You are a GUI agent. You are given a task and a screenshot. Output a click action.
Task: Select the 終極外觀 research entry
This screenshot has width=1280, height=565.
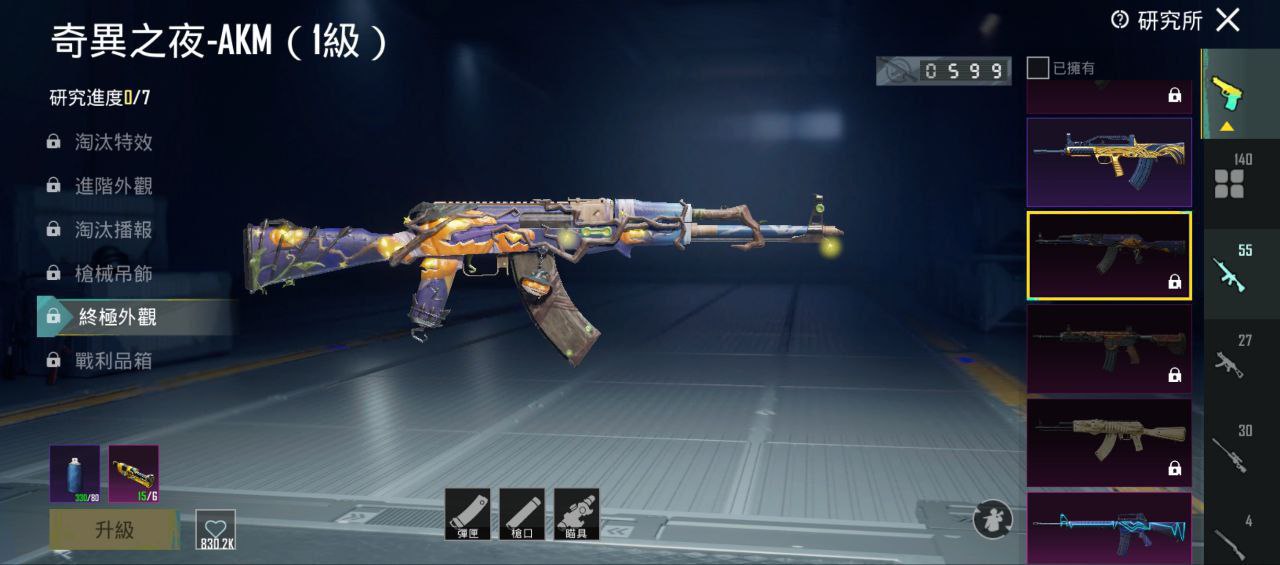click(117, 317)
